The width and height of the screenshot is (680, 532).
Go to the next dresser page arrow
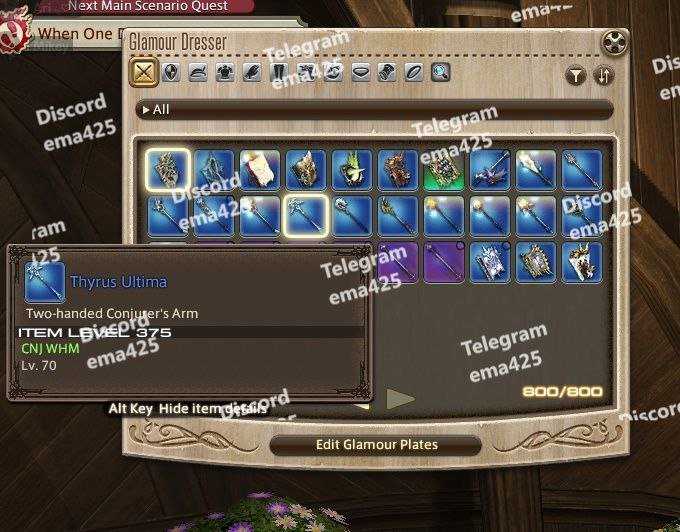(400, 399)
